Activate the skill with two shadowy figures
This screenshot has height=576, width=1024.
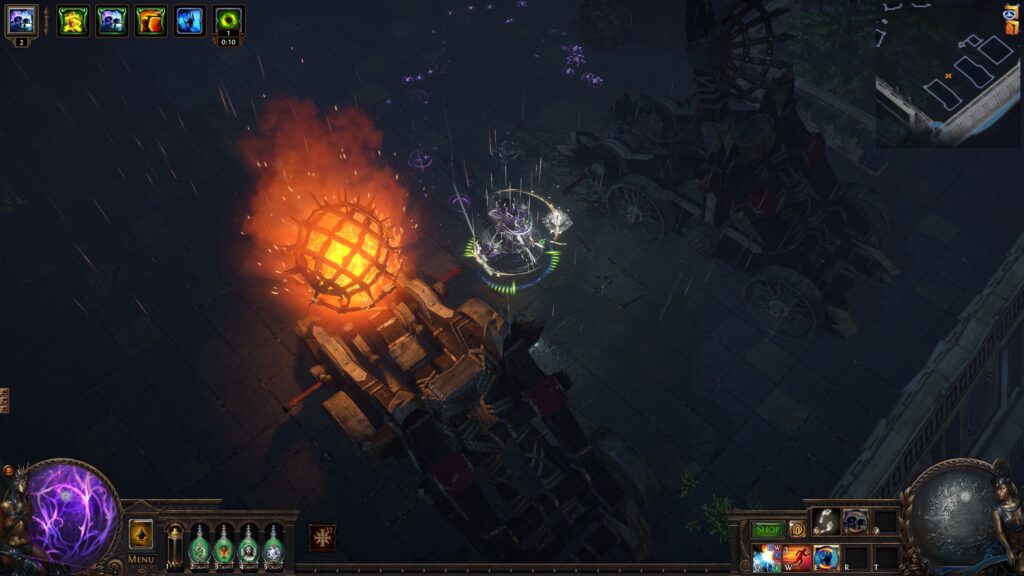[856, 521]
